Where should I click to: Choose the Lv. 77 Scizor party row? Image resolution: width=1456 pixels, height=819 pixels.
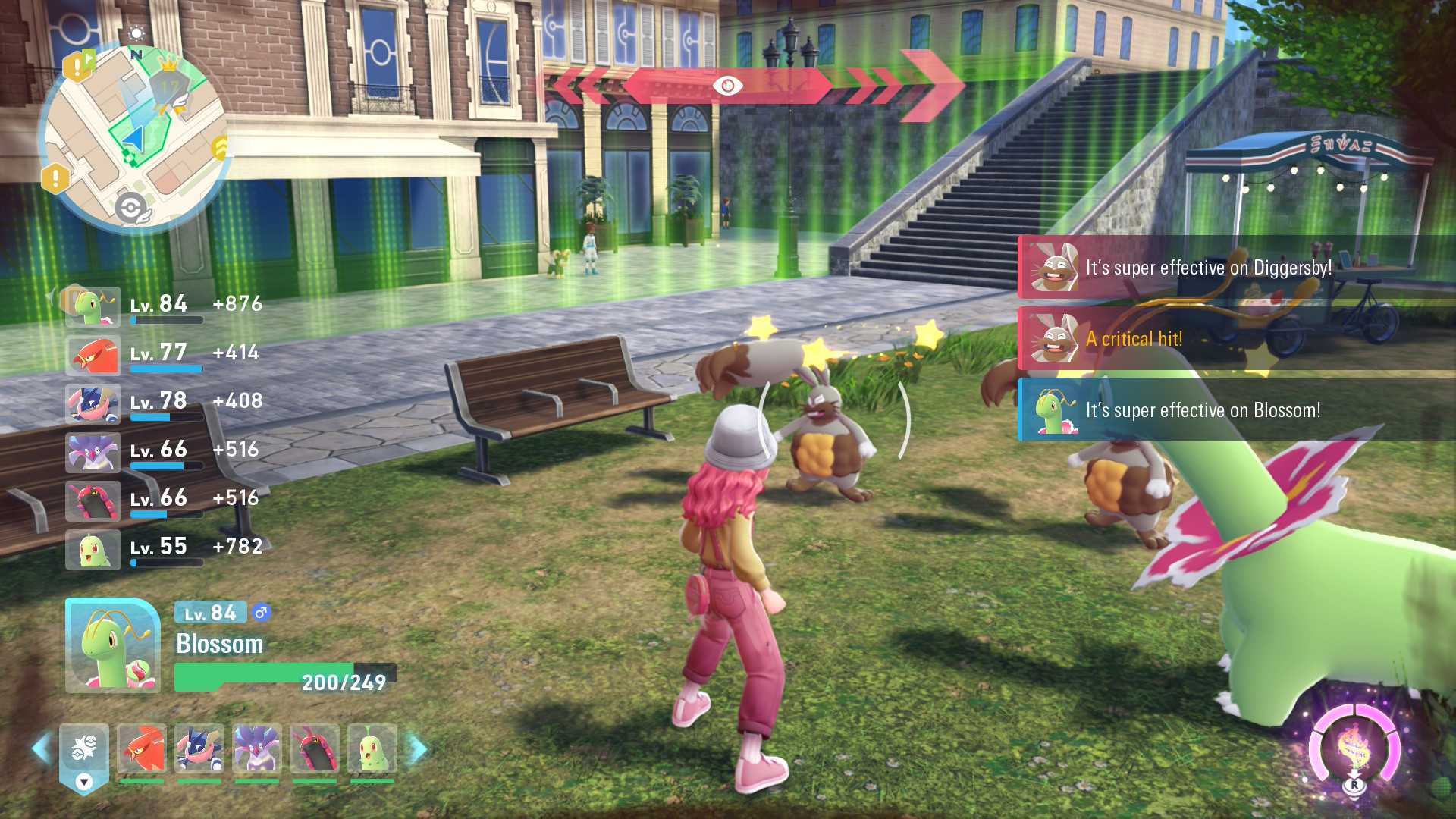tap(163, 355)
